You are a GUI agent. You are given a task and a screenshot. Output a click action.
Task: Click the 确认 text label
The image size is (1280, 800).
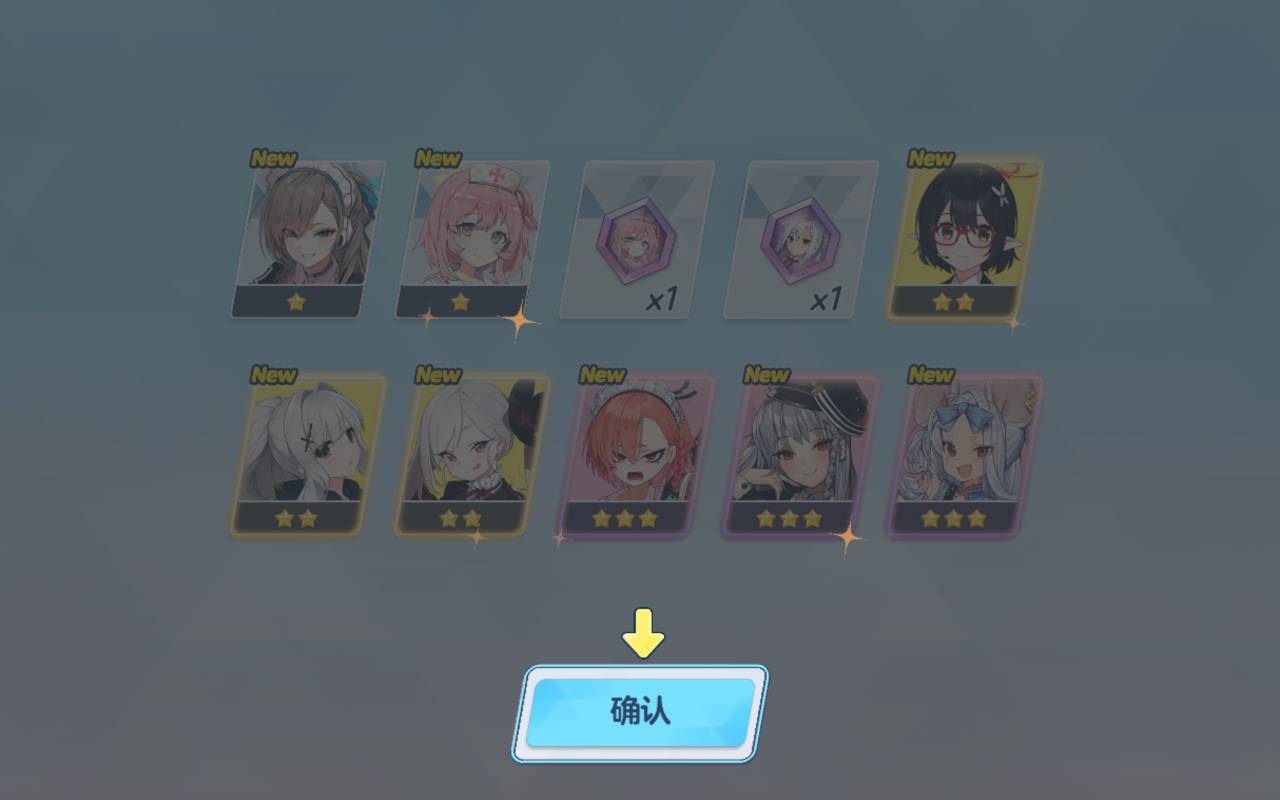(x=640, y=712)
